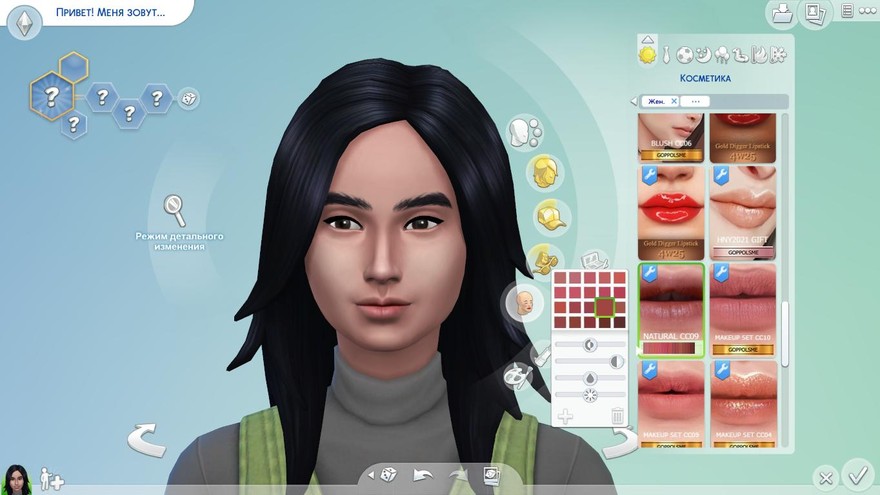Screen dimensions: 880x495
Task: Open the filter options with the three-dots chip
Action: (x=696, y=101)
